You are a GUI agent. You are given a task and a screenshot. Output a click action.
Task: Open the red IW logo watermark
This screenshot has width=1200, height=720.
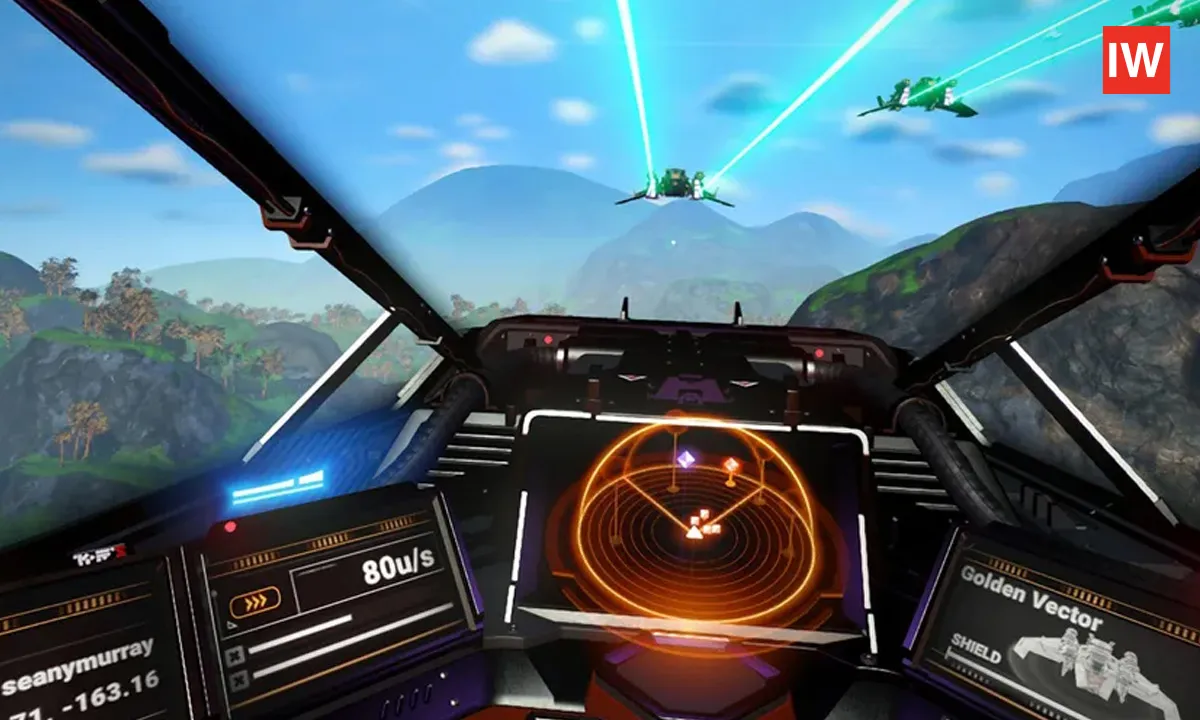[1136, 60]
